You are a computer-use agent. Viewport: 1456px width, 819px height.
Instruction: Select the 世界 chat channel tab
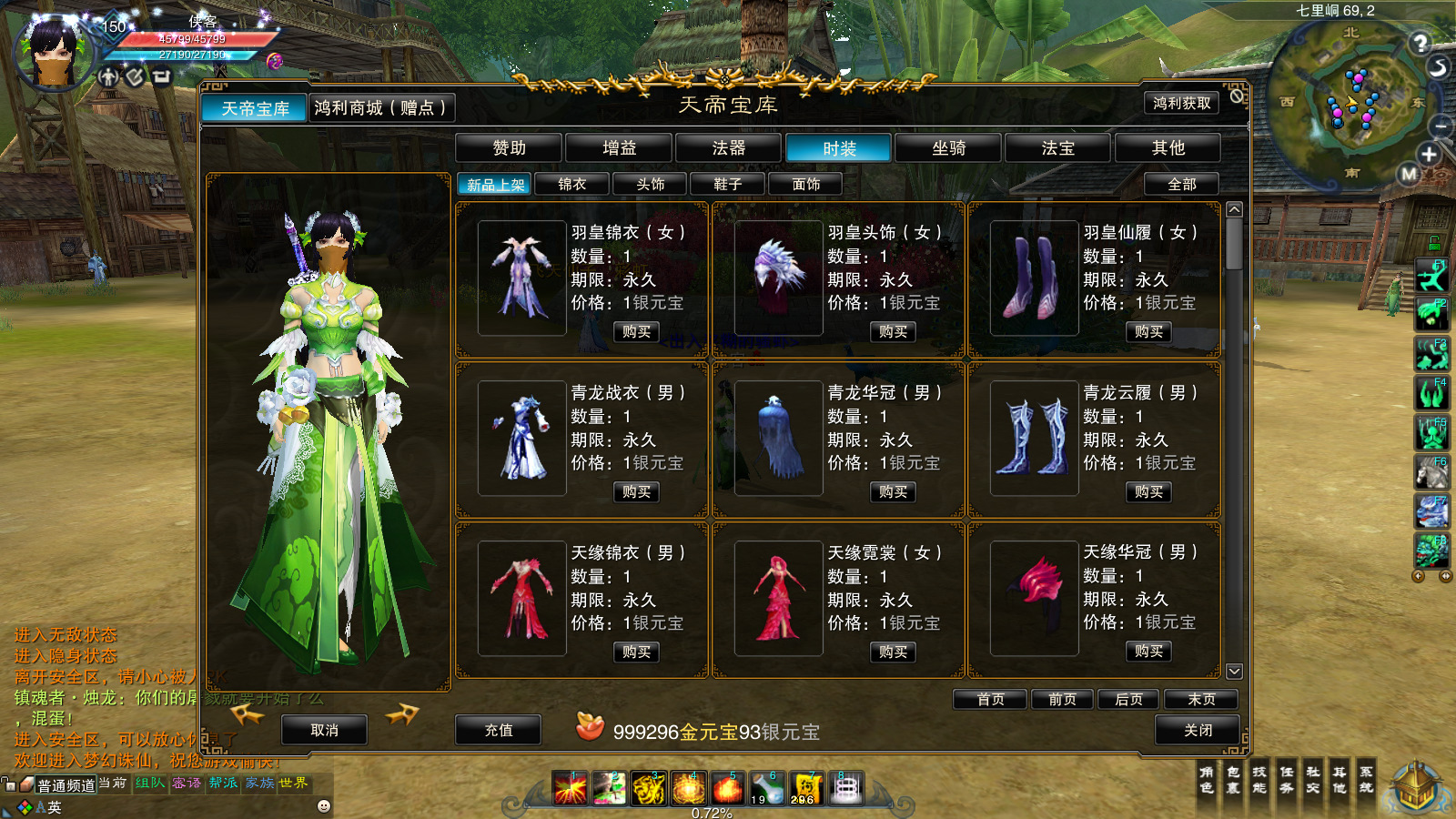pos(293,784)
